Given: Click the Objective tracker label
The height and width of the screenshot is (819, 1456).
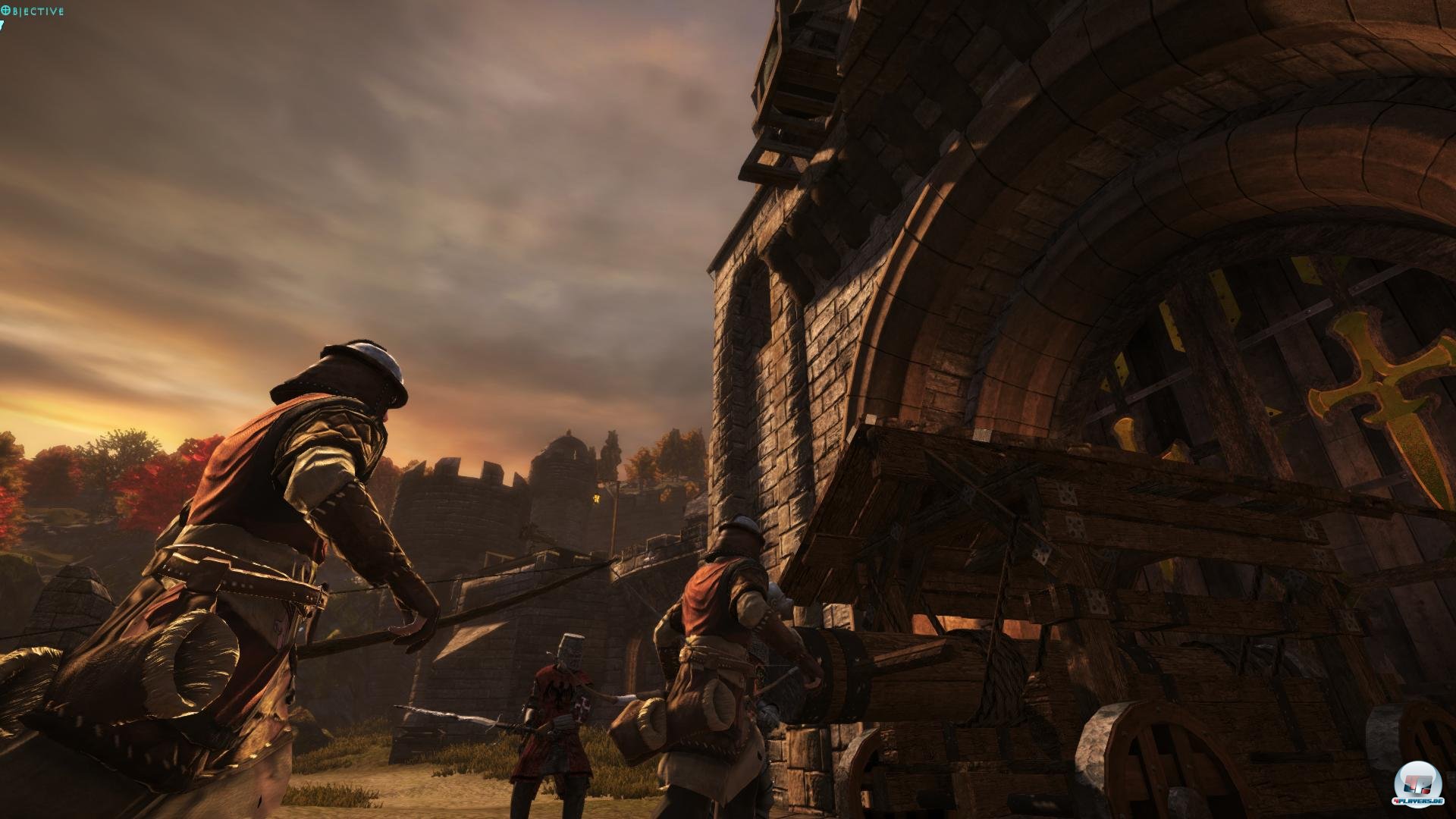Looking at the screenshot, I should pyautogui.click(x=33, y=11).
